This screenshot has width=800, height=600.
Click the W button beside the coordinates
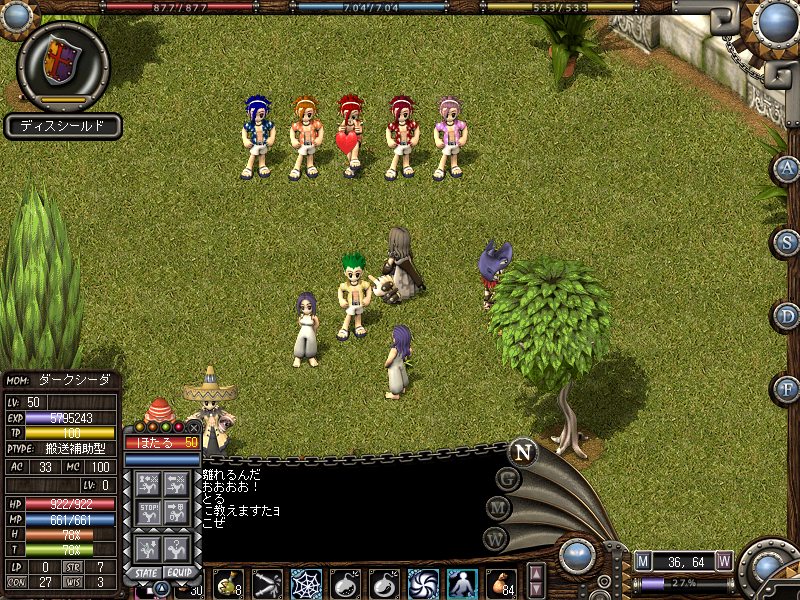723,561
